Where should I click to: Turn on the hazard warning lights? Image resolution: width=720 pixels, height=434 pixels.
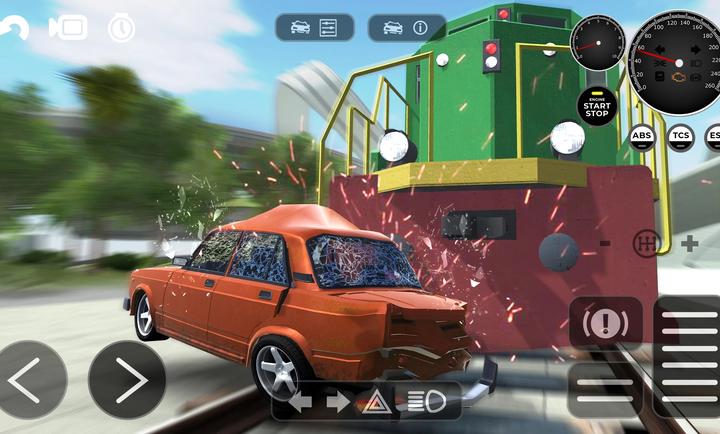[377, 402]
